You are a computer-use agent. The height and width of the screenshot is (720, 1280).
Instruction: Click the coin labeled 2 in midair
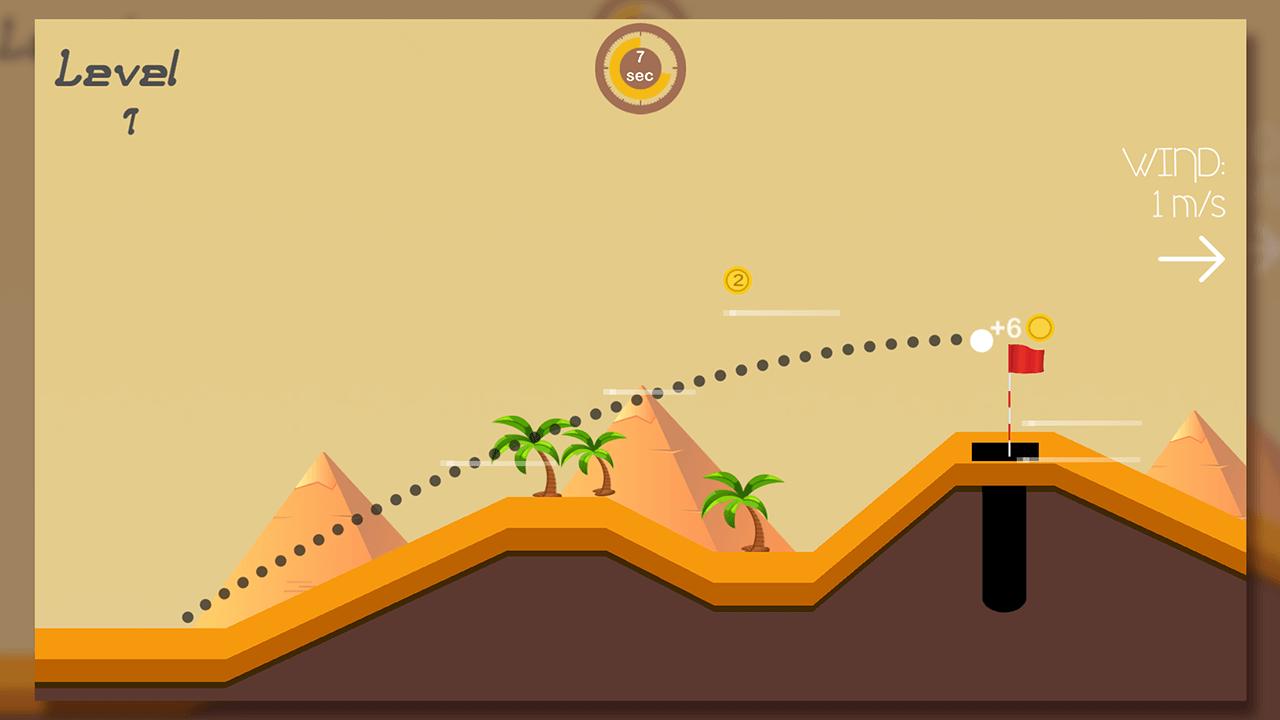pyautogui.click(x=738, y=281)
